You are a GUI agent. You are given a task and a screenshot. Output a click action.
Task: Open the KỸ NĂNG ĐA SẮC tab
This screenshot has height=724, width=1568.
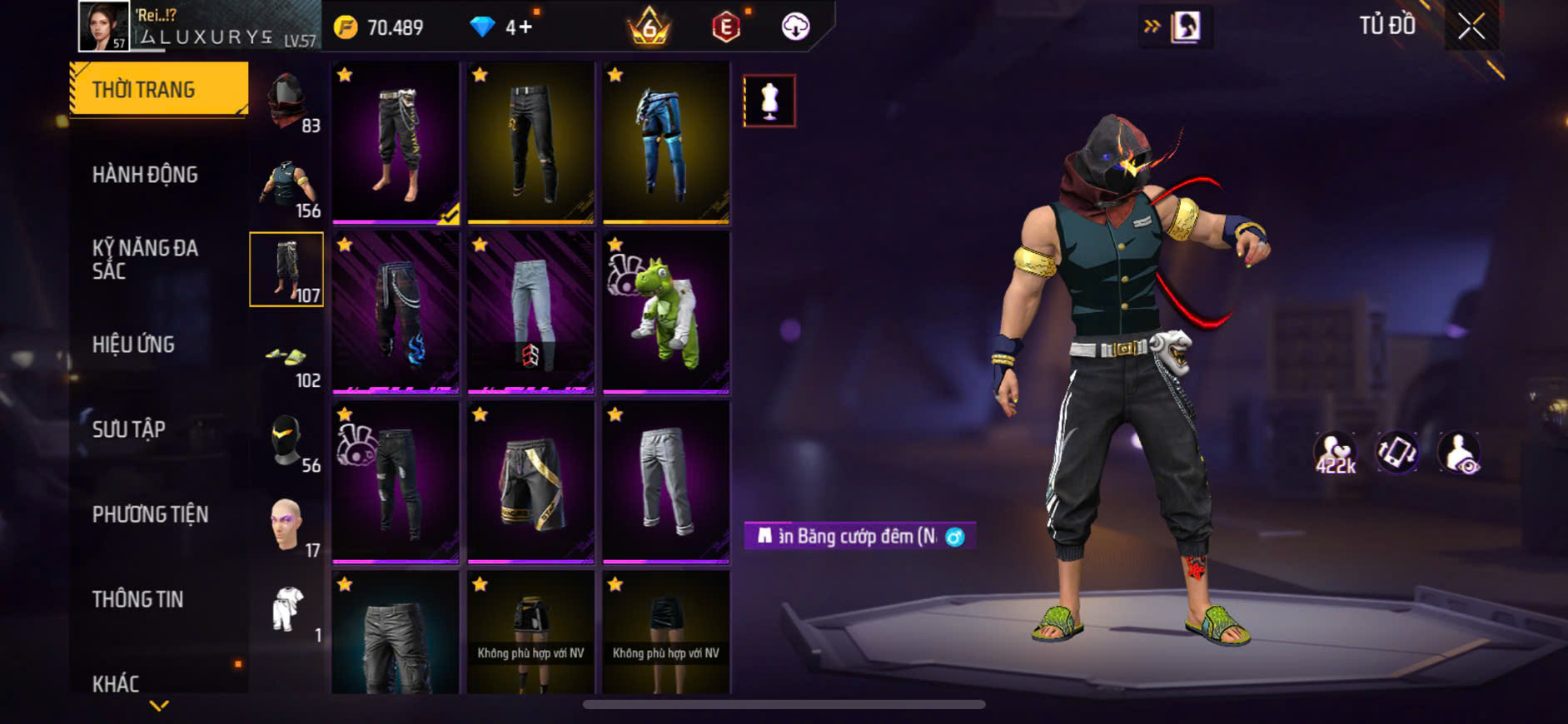(145, 260)
